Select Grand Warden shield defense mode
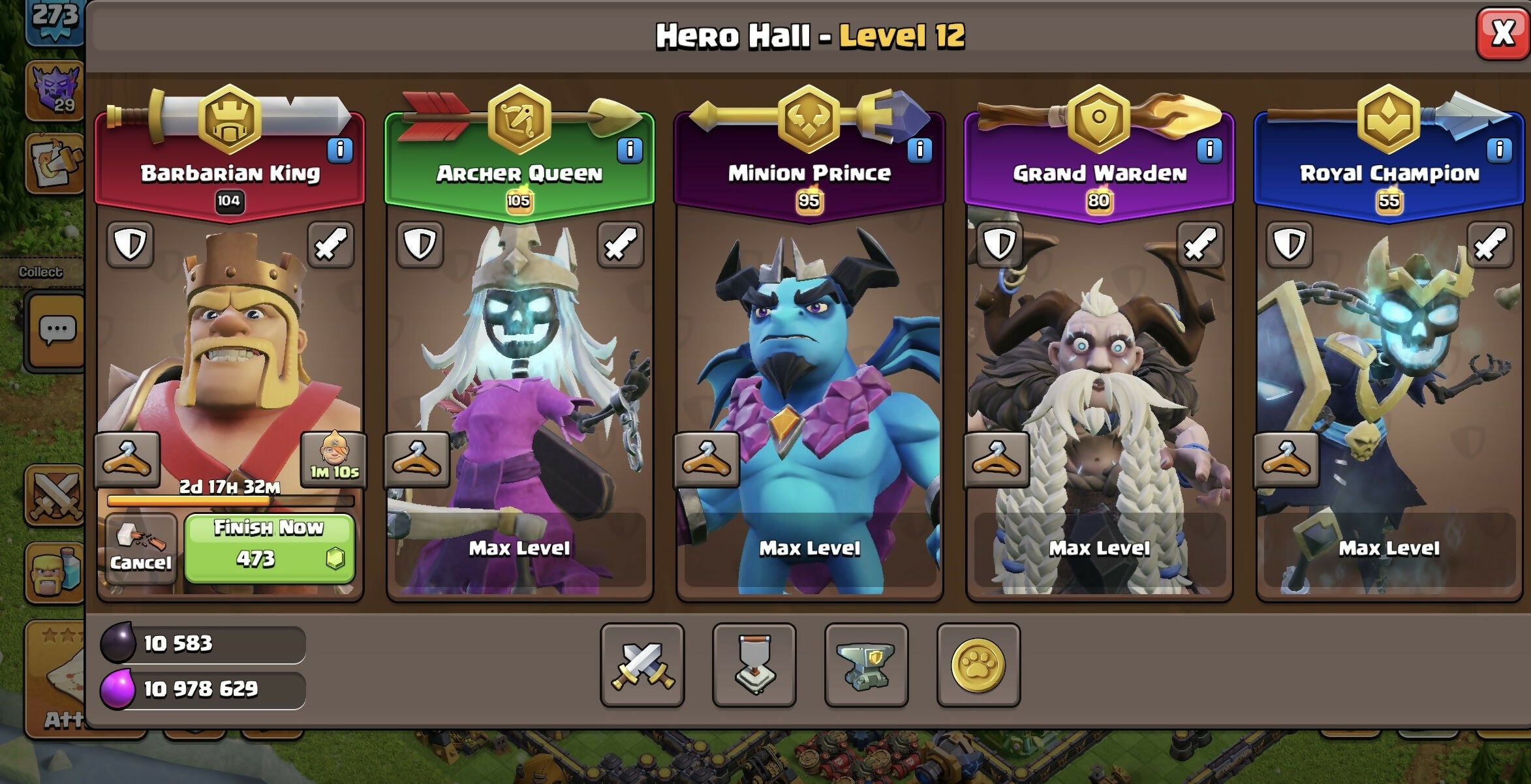Screen dimensions: 1531x784 point(999,245)
